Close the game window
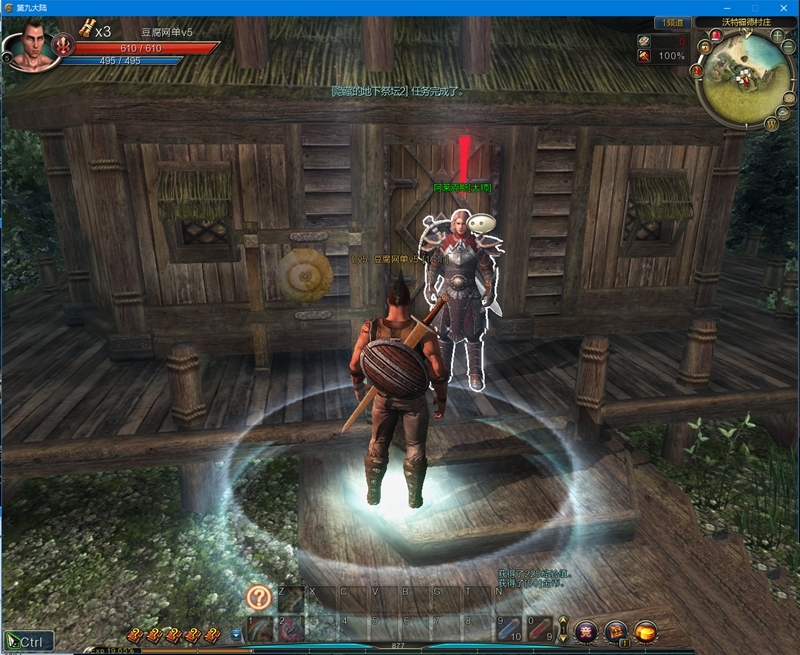The height and width of the screenshot is (655, 800). pos(783,7)
